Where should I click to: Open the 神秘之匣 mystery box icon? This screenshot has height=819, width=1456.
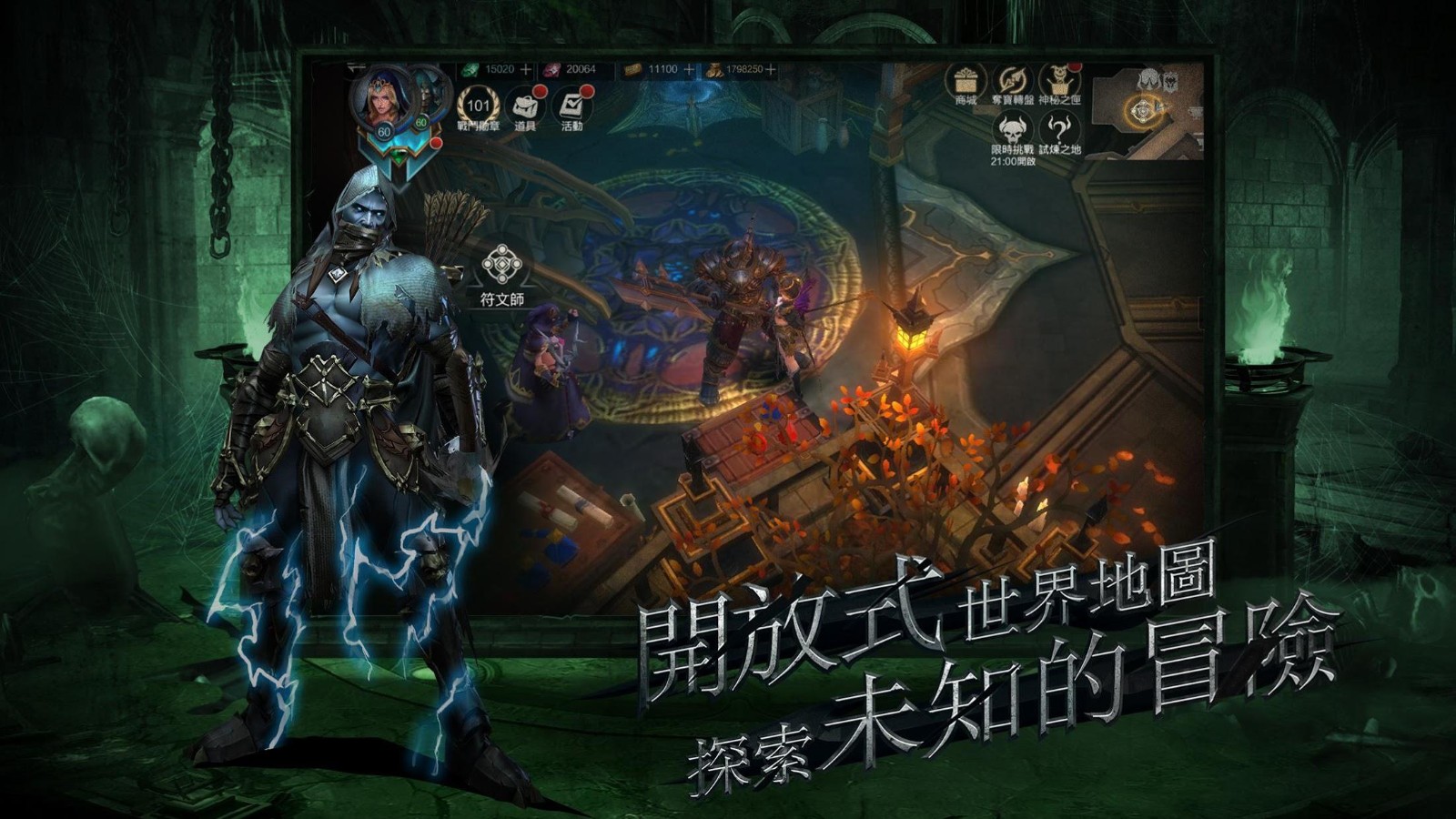point(1058,80)
